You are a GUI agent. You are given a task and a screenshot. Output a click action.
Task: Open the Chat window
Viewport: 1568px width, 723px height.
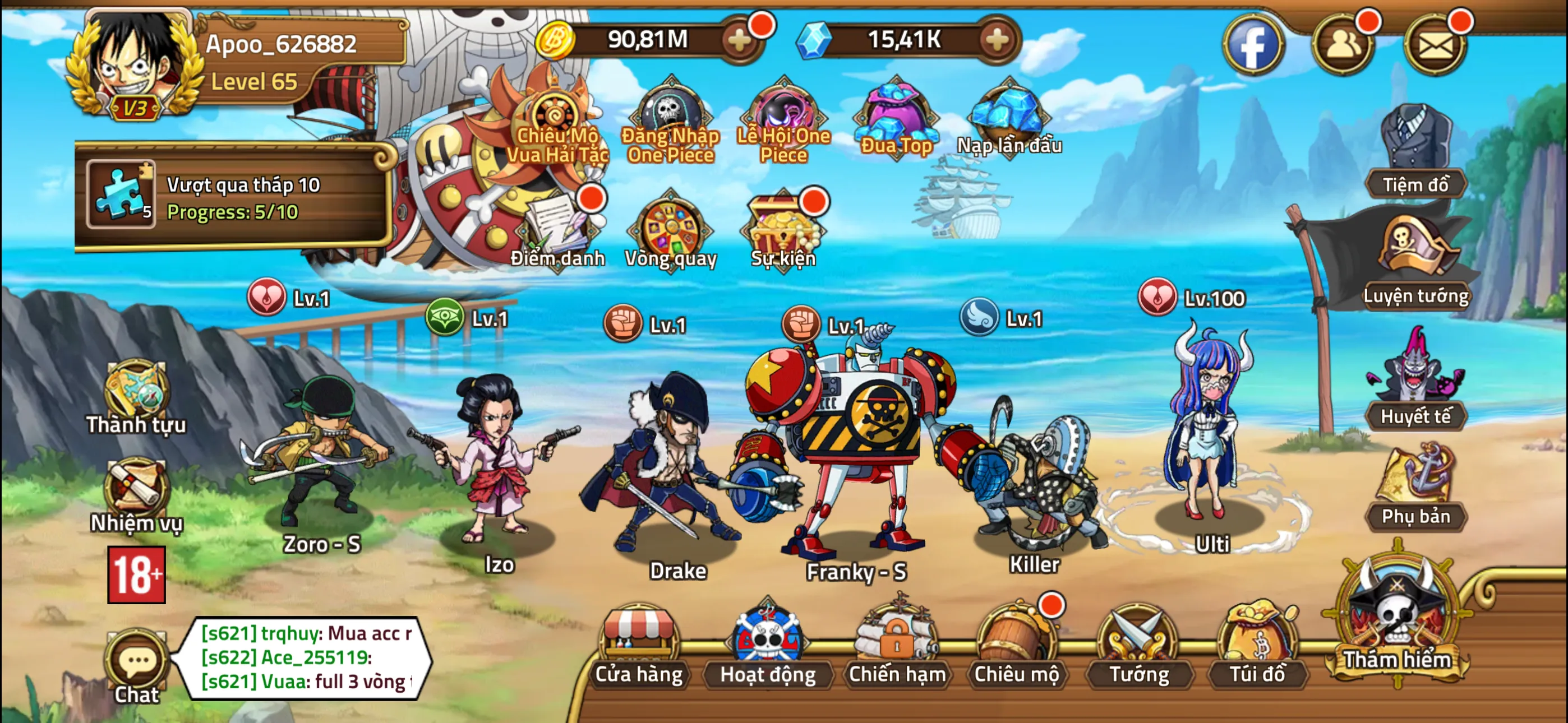(137, 666)
